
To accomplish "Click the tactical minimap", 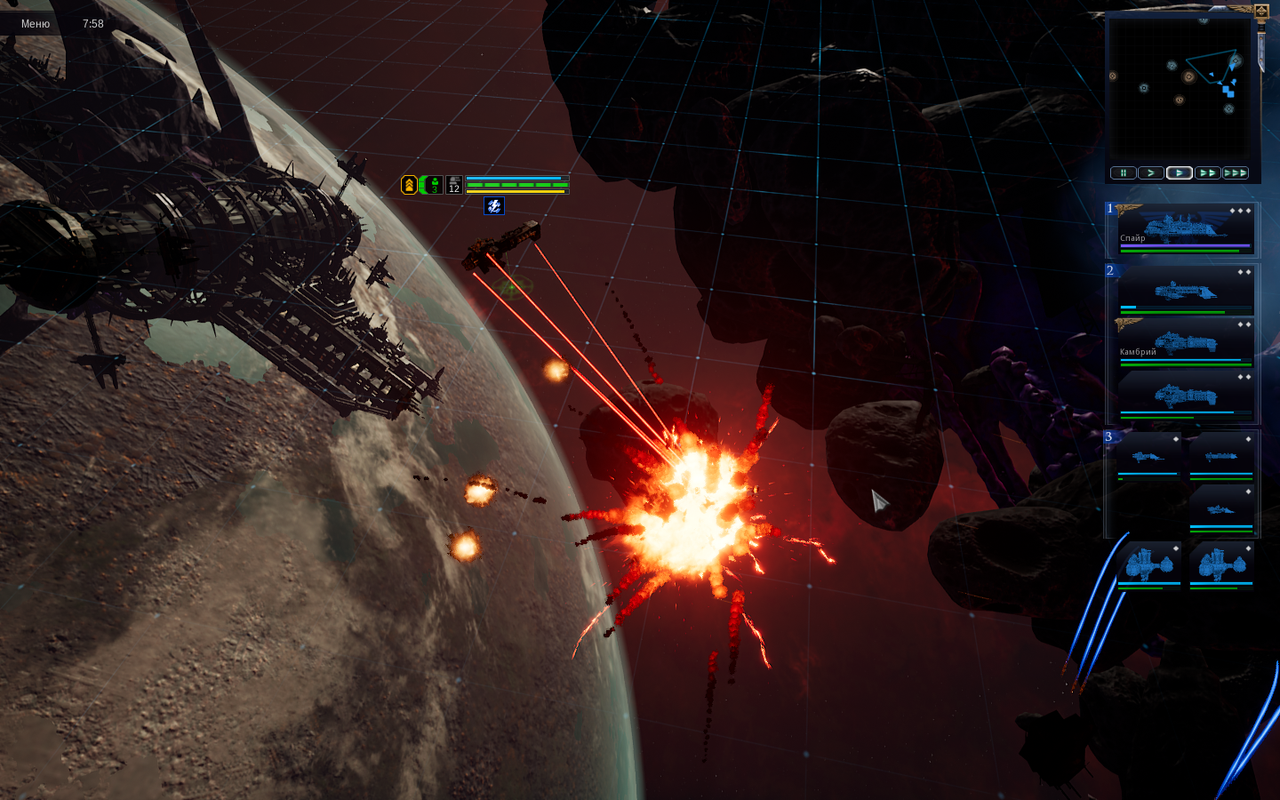I will coord(1179,88).
